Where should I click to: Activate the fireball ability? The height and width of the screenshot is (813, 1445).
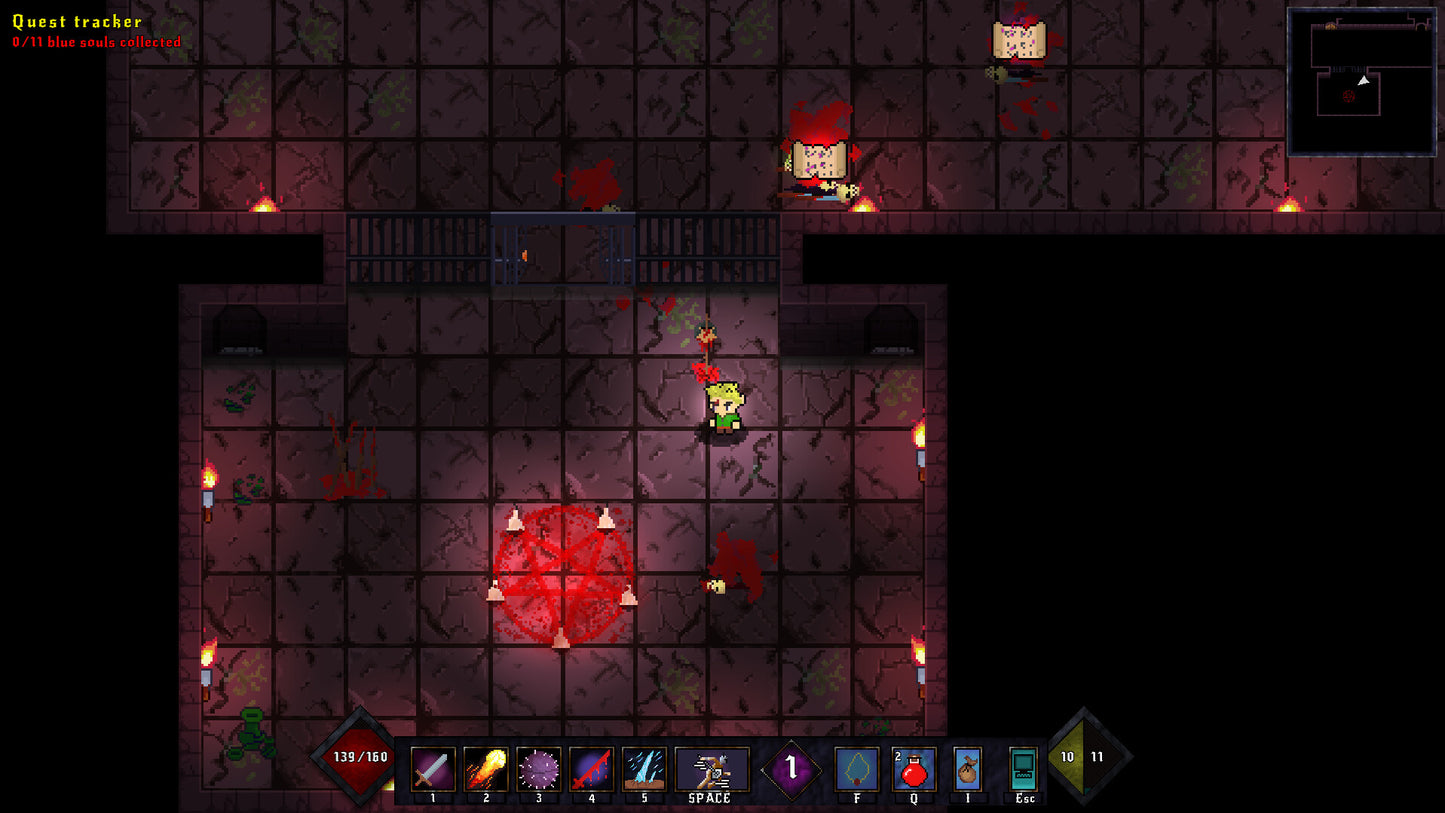(x=486, y=770)
